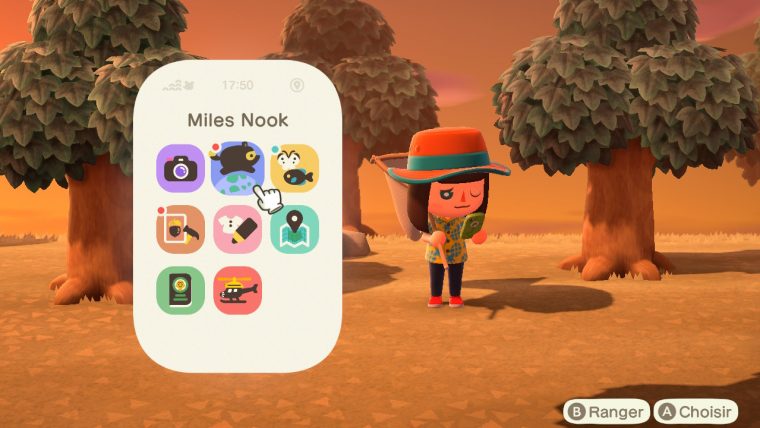Show the island Map app
The height and width of the screenshot is (428, 760).
294,229
